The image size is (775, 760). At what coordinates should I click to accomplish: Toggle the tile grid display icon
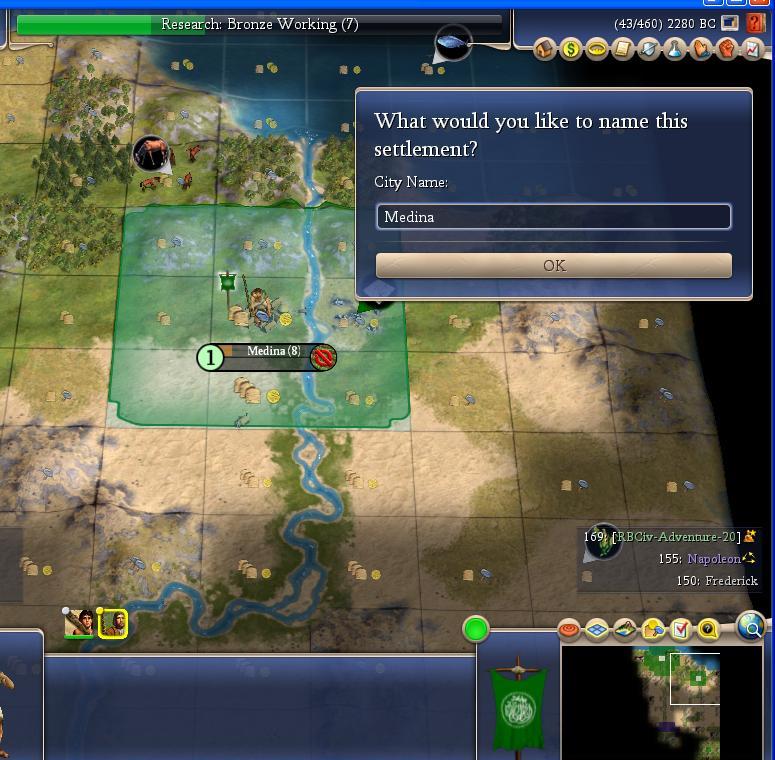coord(597,629)
